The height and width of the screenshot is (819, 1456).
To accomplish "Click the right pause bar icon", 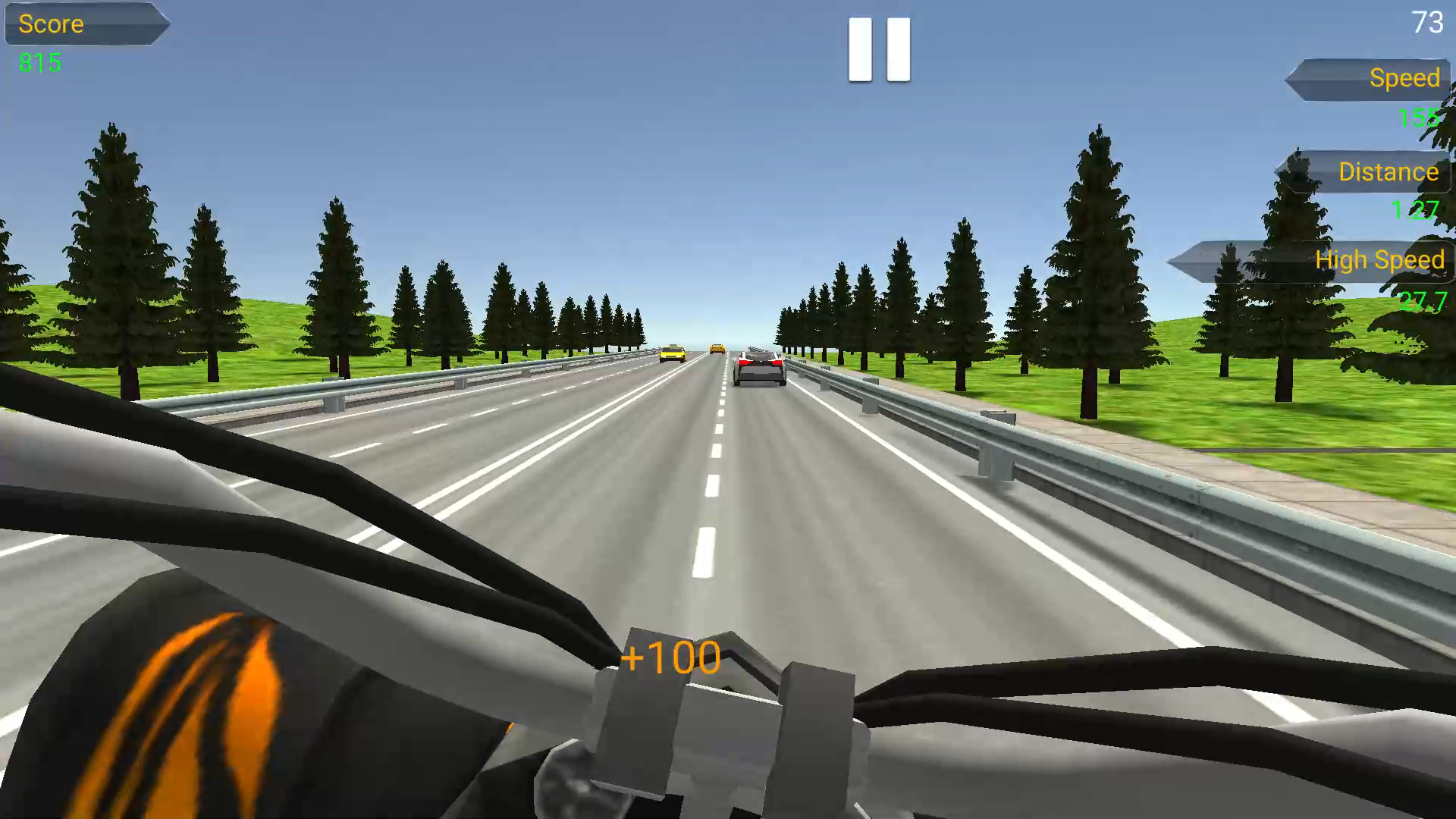I will (897, 49).
